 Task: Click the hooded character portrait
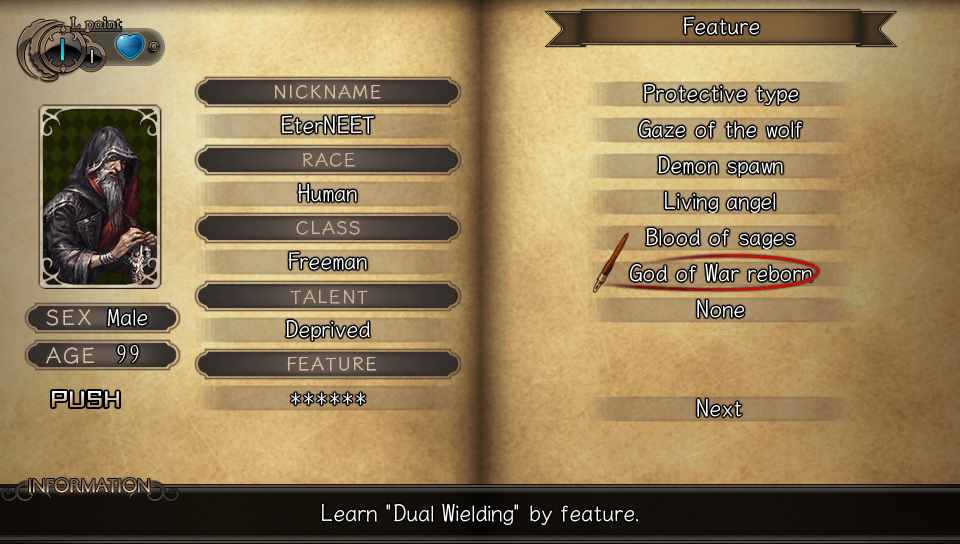(x=100, y=196)
